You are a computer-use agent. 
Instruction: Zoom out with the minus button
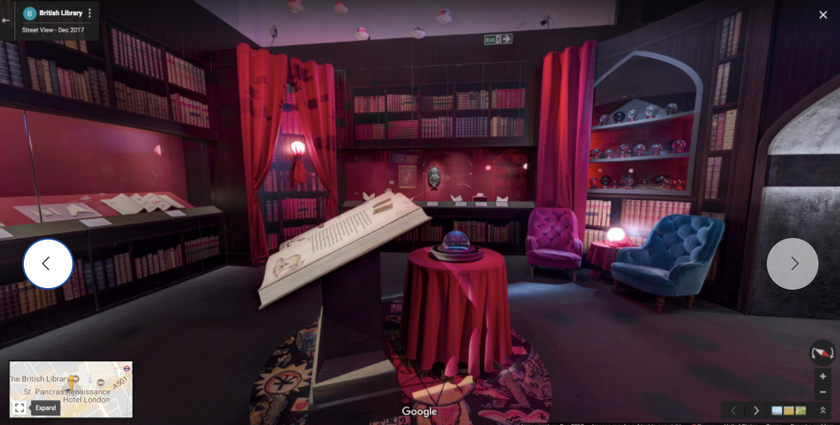click(823, 391)
